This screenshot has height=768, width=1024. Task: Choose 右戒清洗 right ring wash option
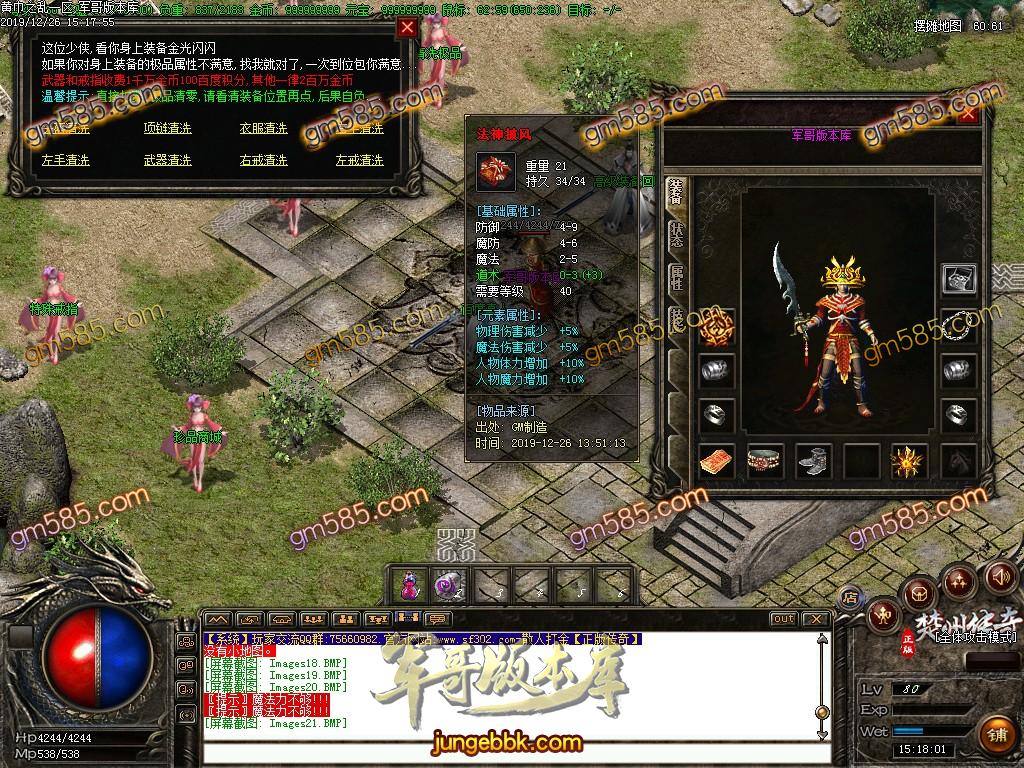click(263, 160)
